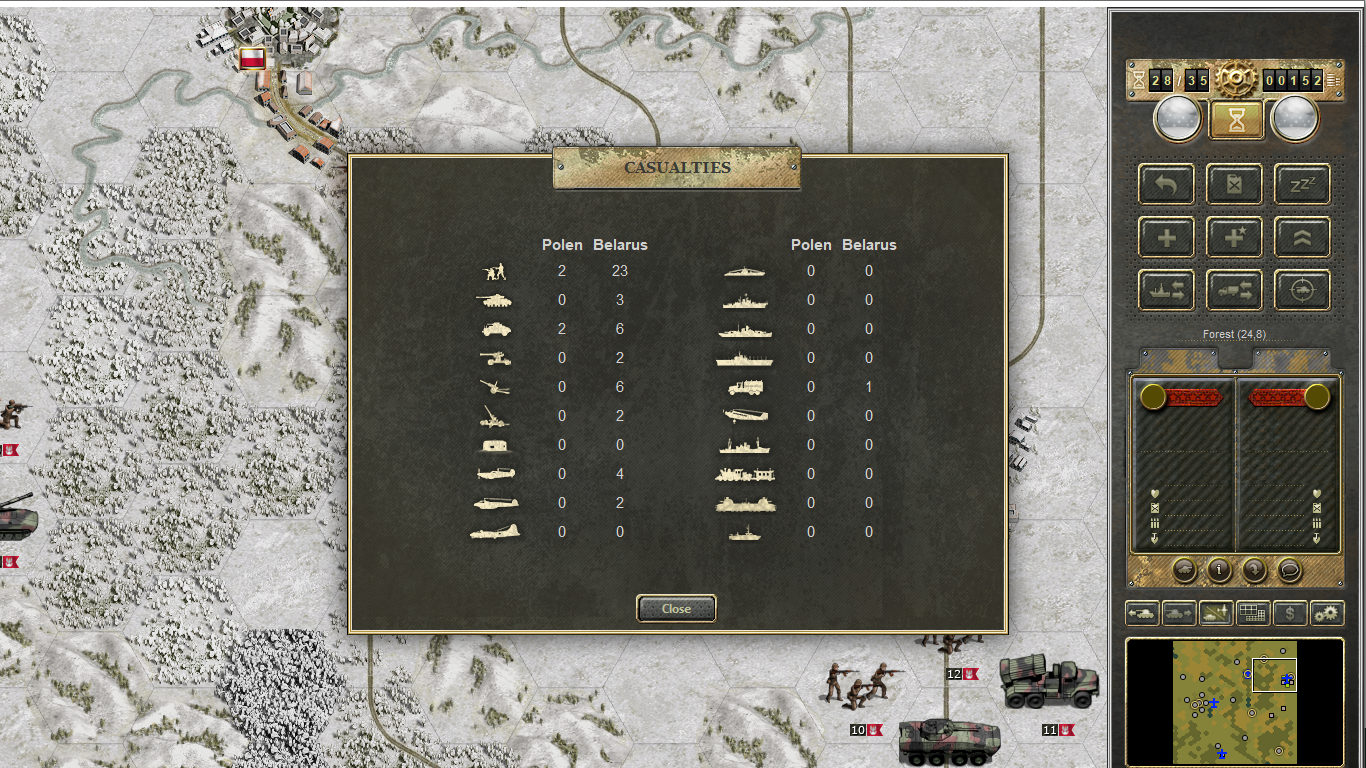1366x768 pixels.
Task: Open the purchase screen dollar button
Action: (x=1290, y=612)
